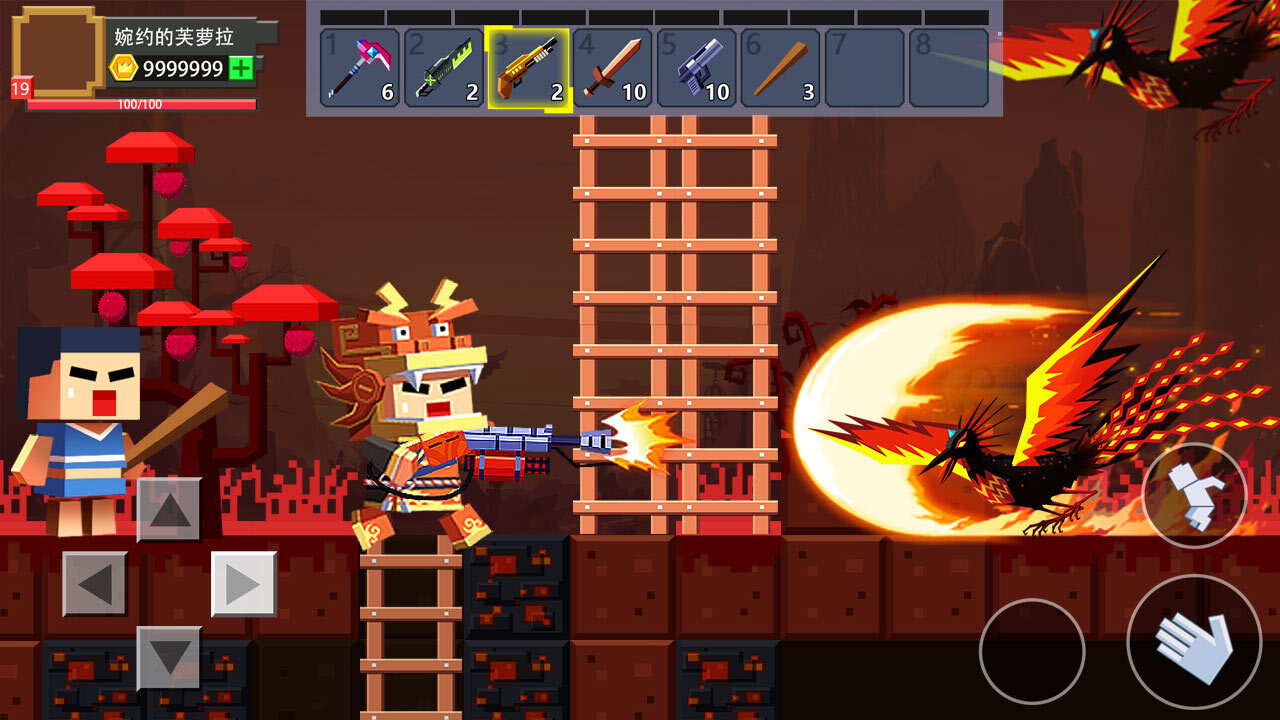
Task: Open the player avatar portrait frame
Action: (58, 52)
